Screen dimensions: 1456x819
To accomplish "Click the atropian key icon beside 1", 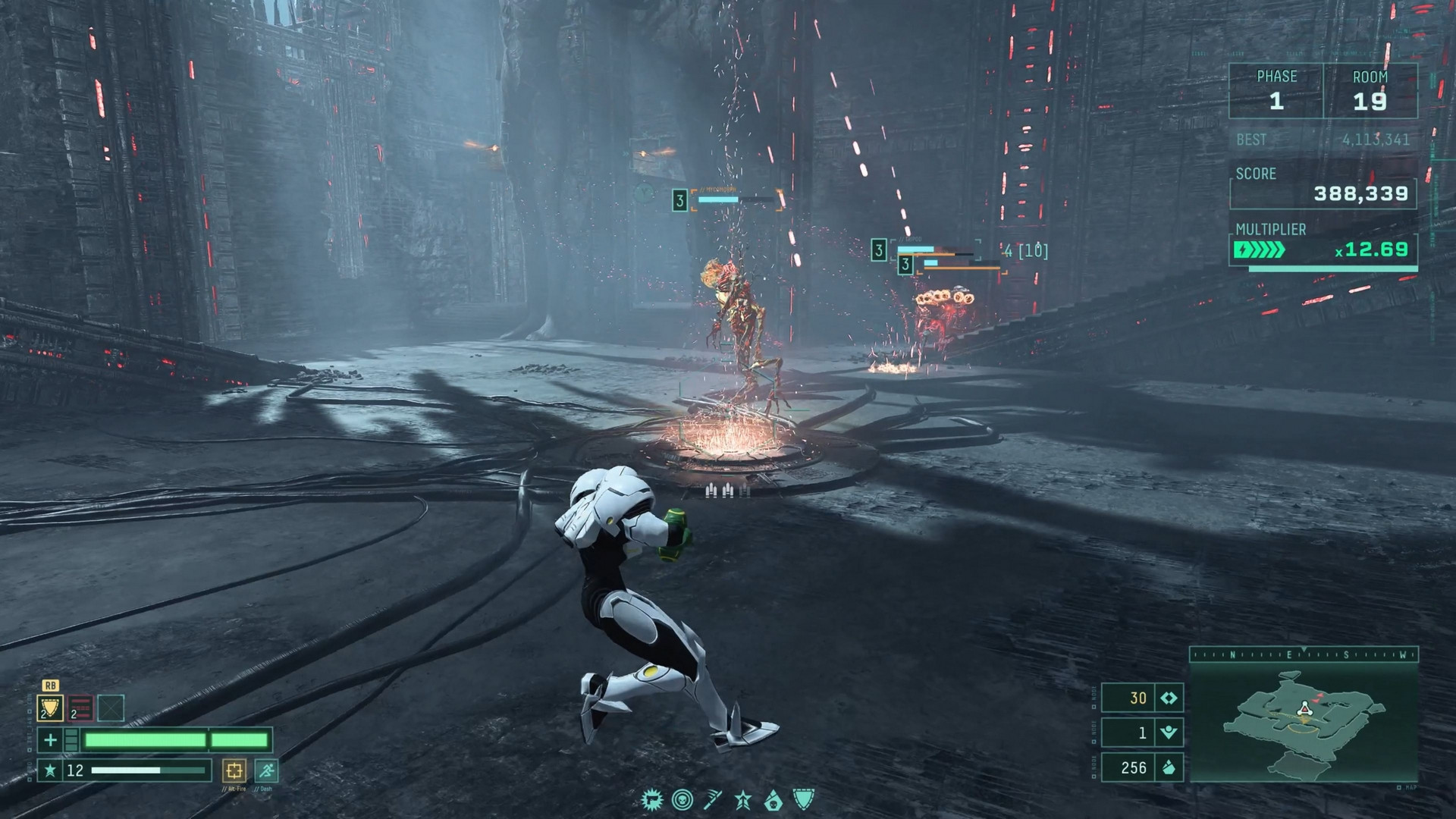I will 1169,732.
